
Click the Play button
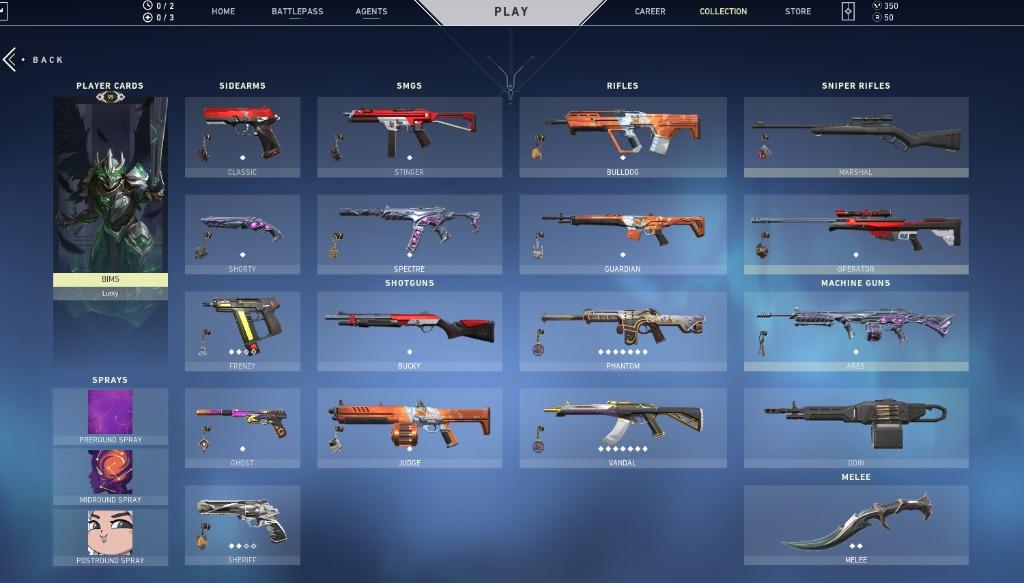(511, 12)
